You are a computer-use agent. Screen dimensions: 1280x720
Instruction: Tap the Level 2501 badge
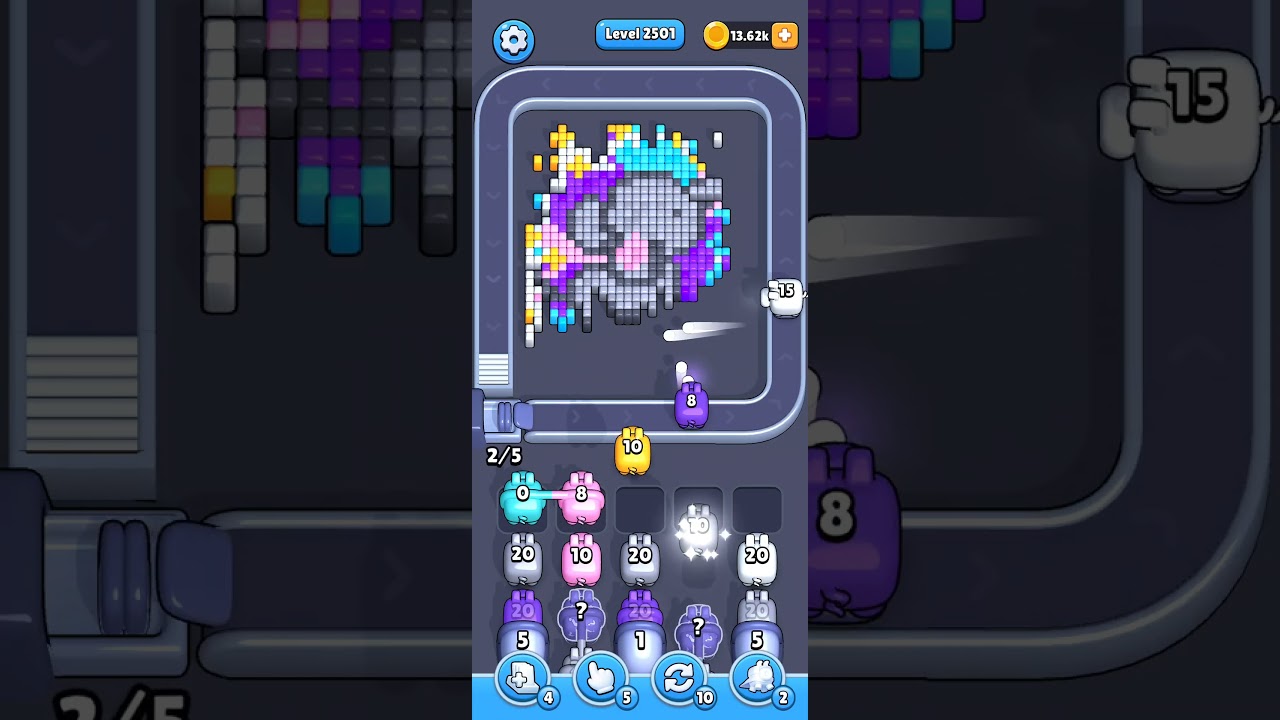pos(639,34)
